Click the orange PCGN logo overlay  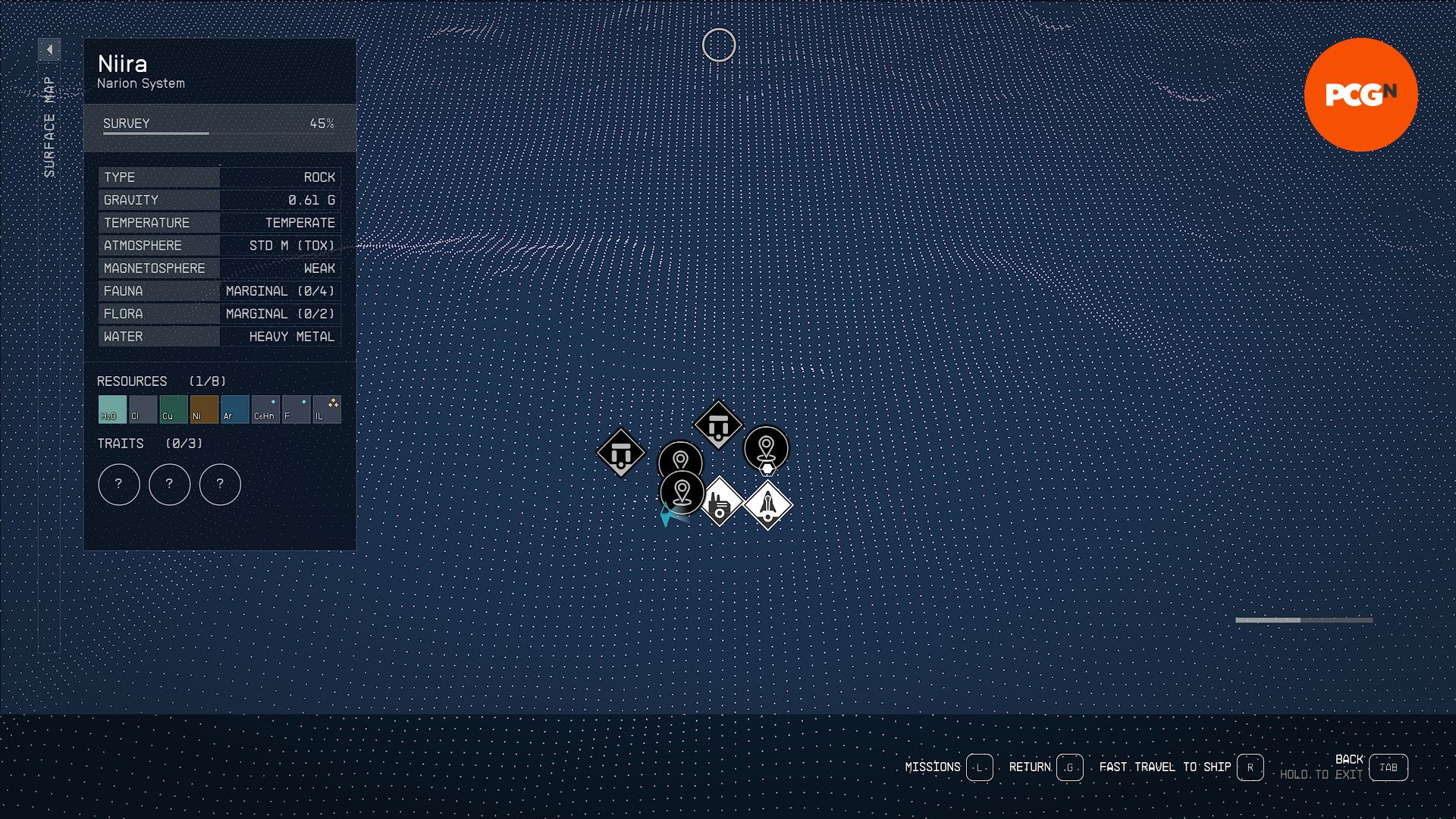[x=1360, y=95]
